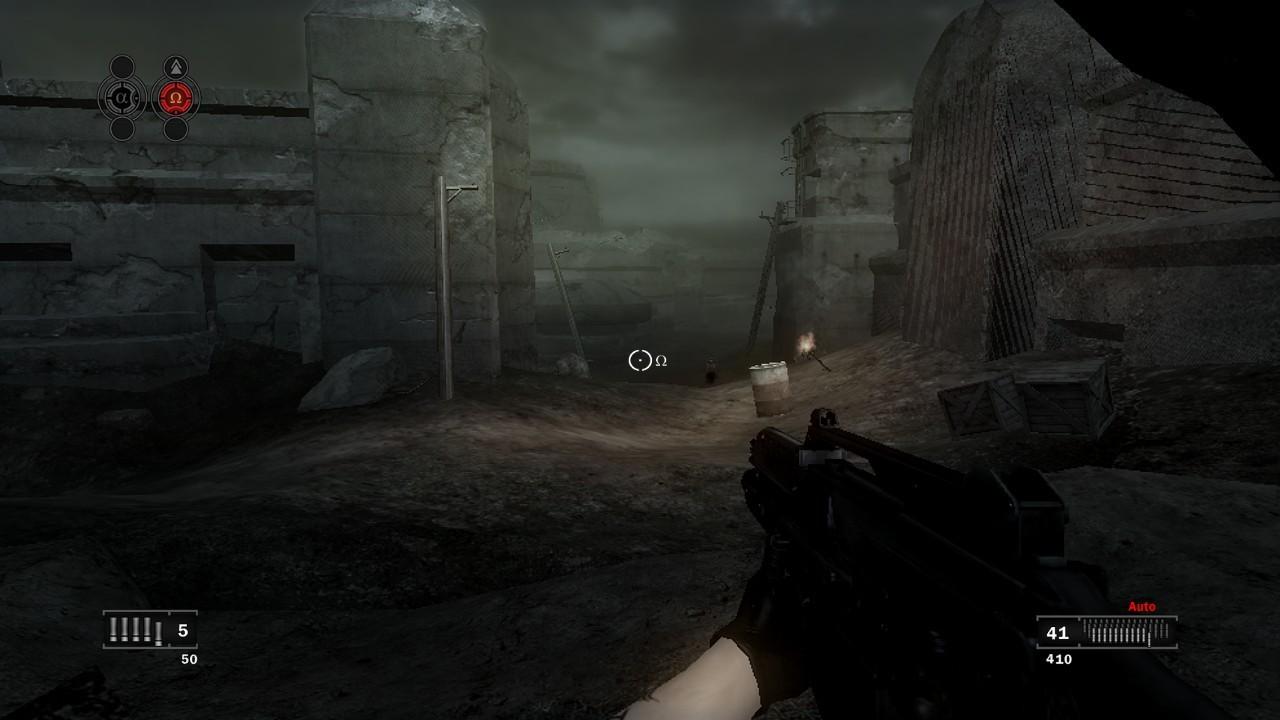
Task: Expand the alpha weapon selection ring
Action: pyautogui.click(x=122, y=96)
